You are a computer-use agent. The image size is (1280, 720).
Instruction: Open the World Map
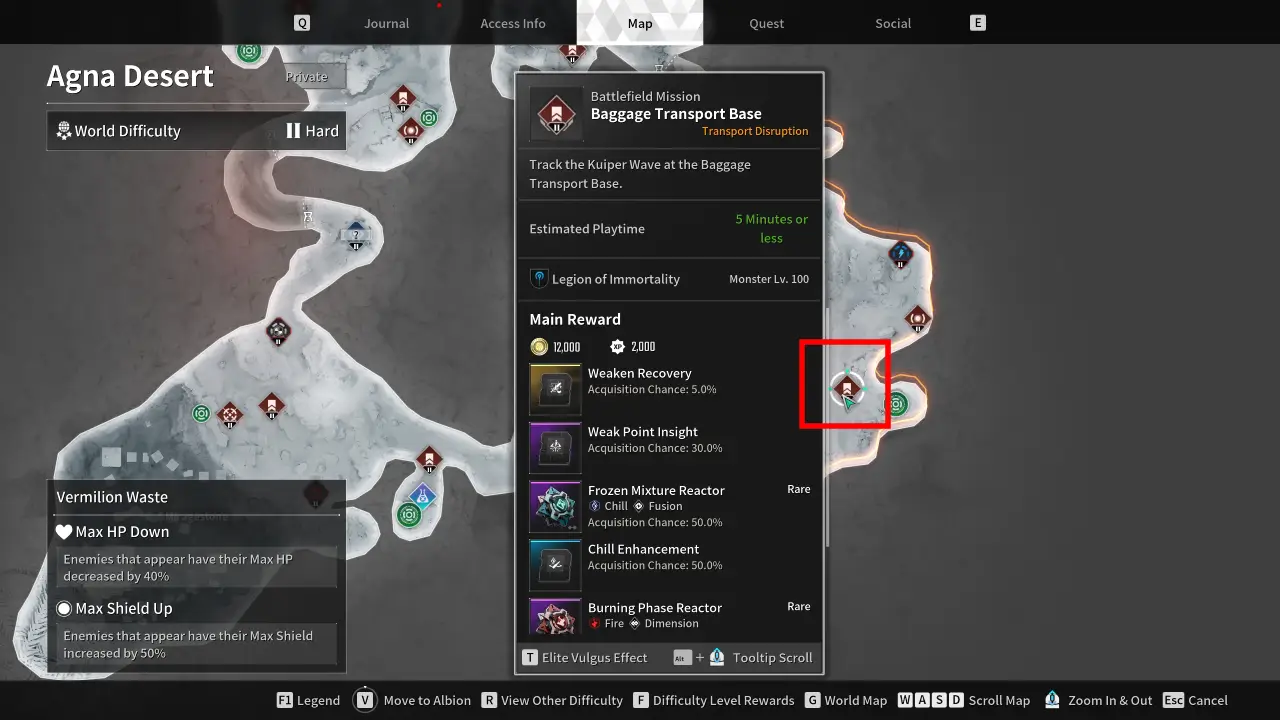coord(845,700)
